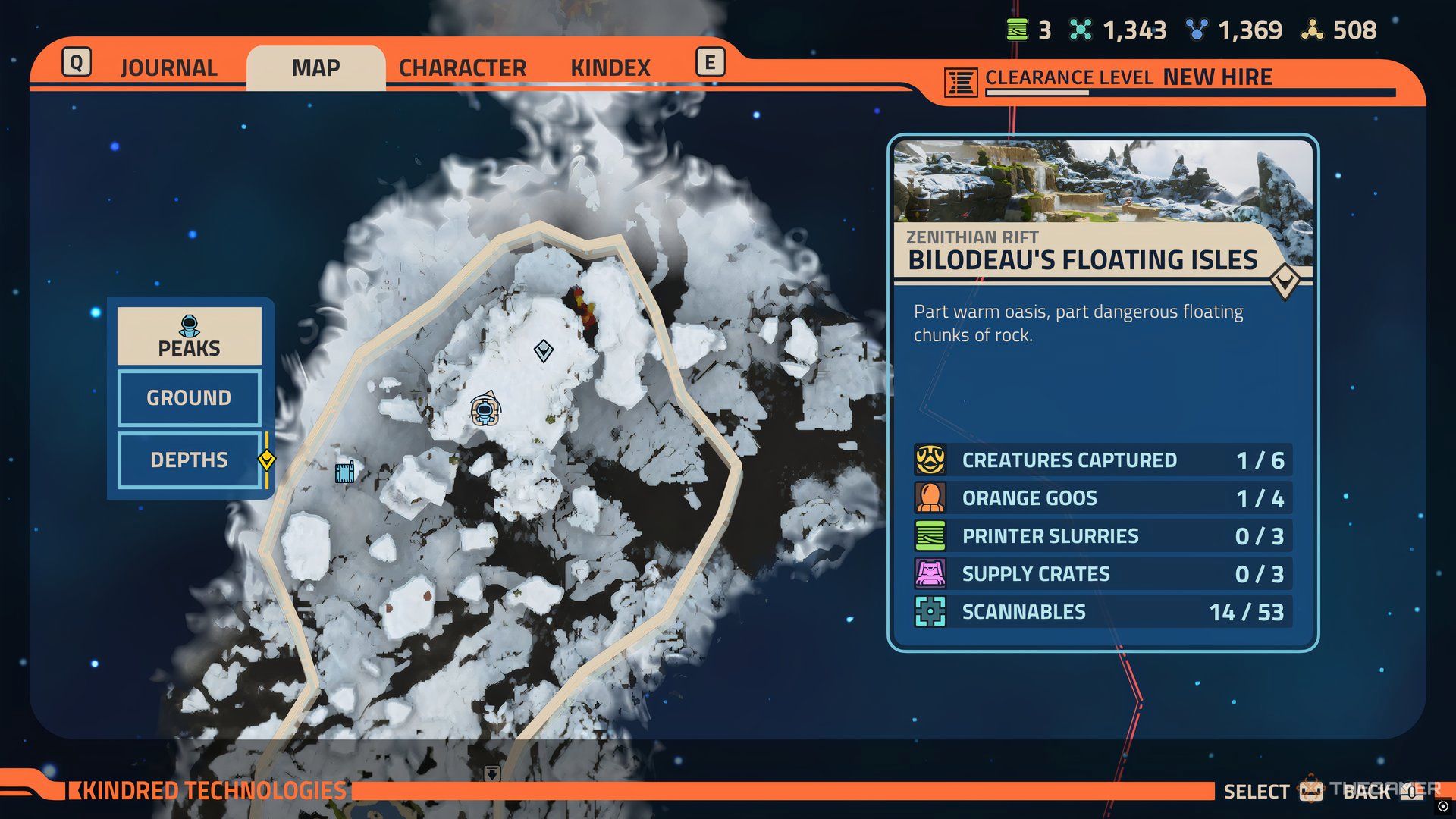Select the Orange Goos row

coord(1103,498)
